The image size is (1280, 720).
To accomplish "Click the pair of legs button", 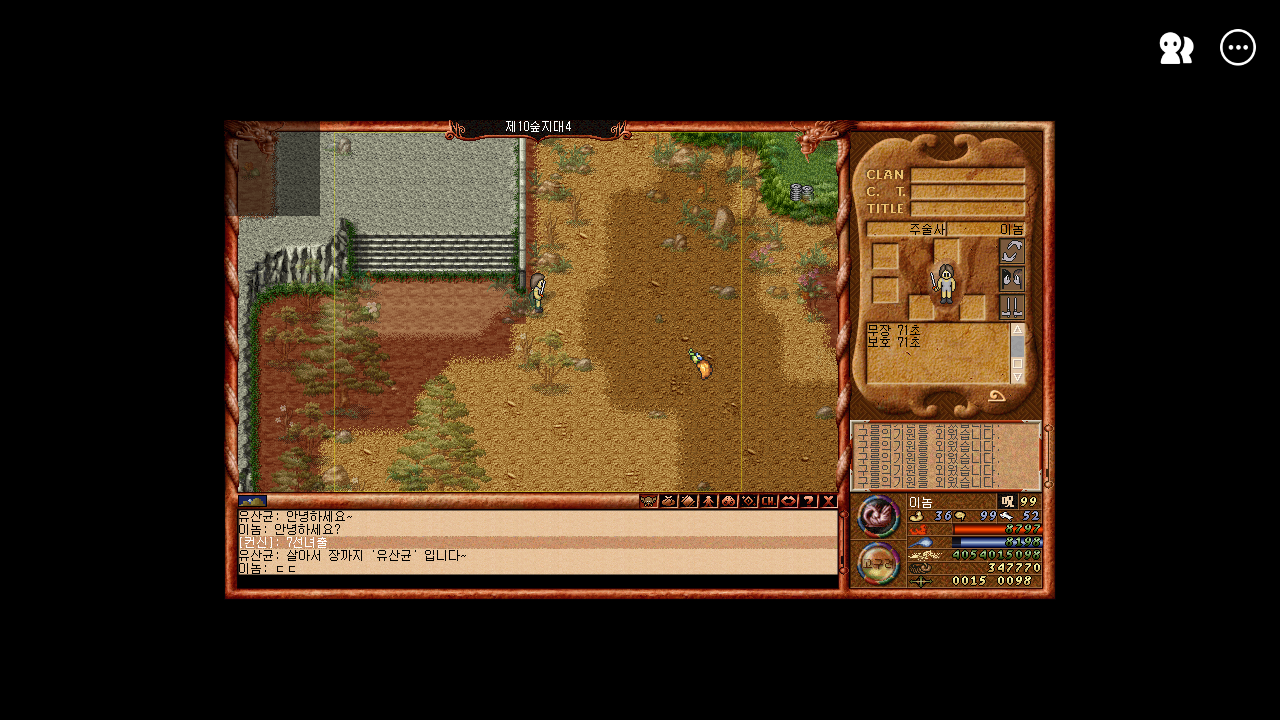I will pos(1012,307).
